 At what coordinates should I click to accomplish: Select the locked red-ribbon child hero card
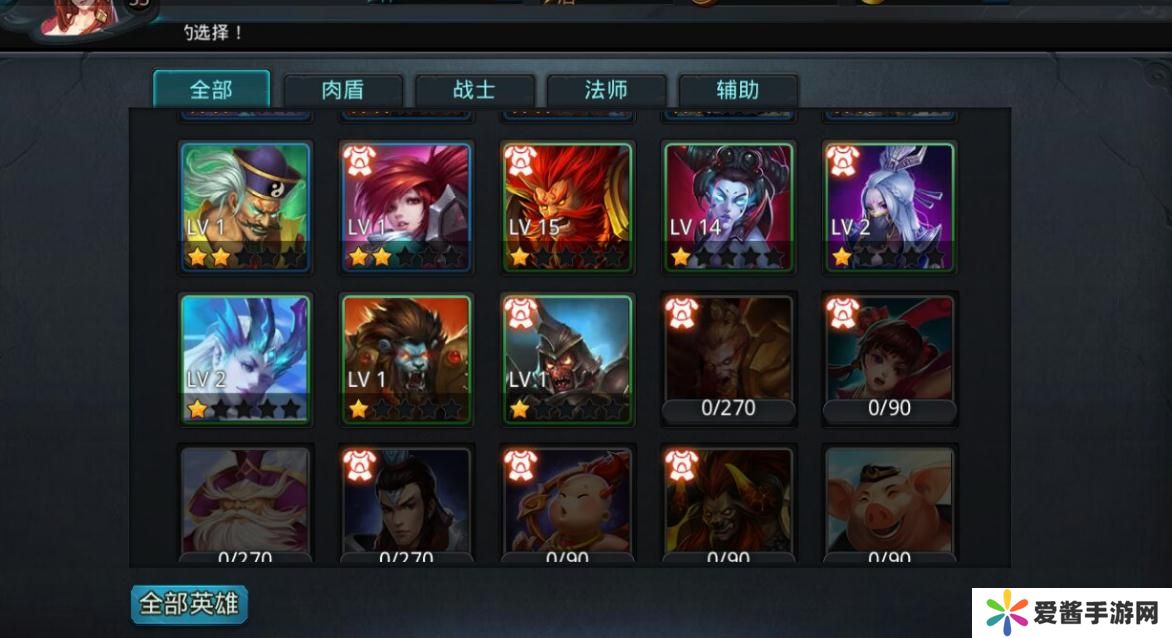click(889, 358)
